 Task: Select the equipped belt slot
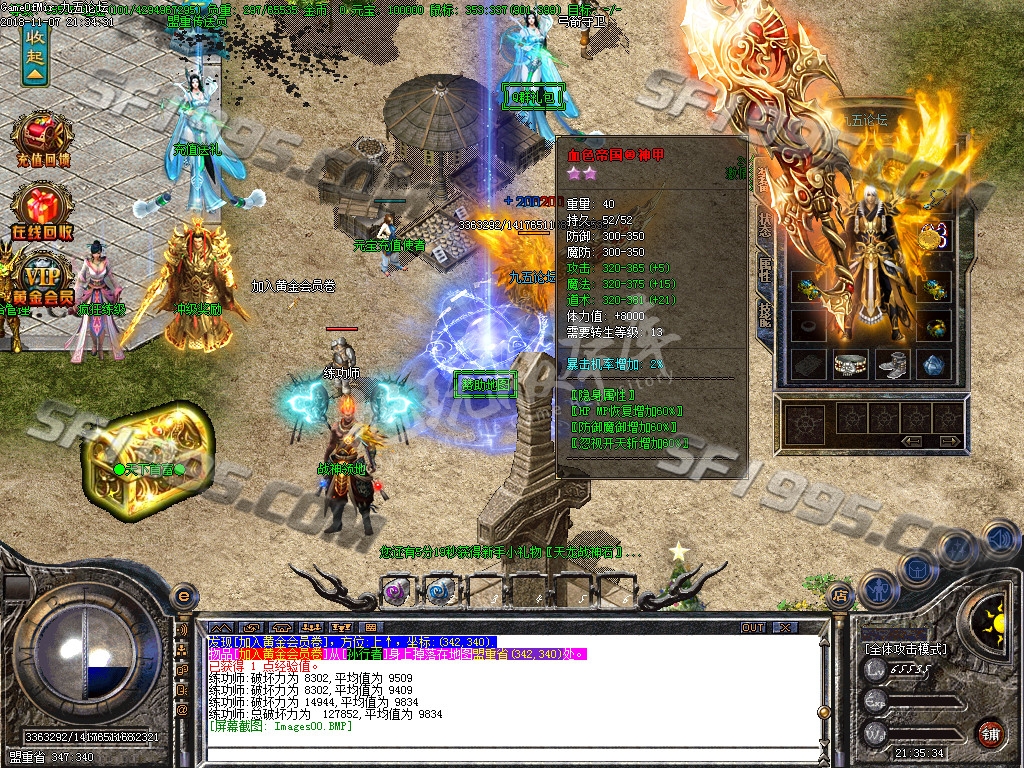click(x=851, y=364)
